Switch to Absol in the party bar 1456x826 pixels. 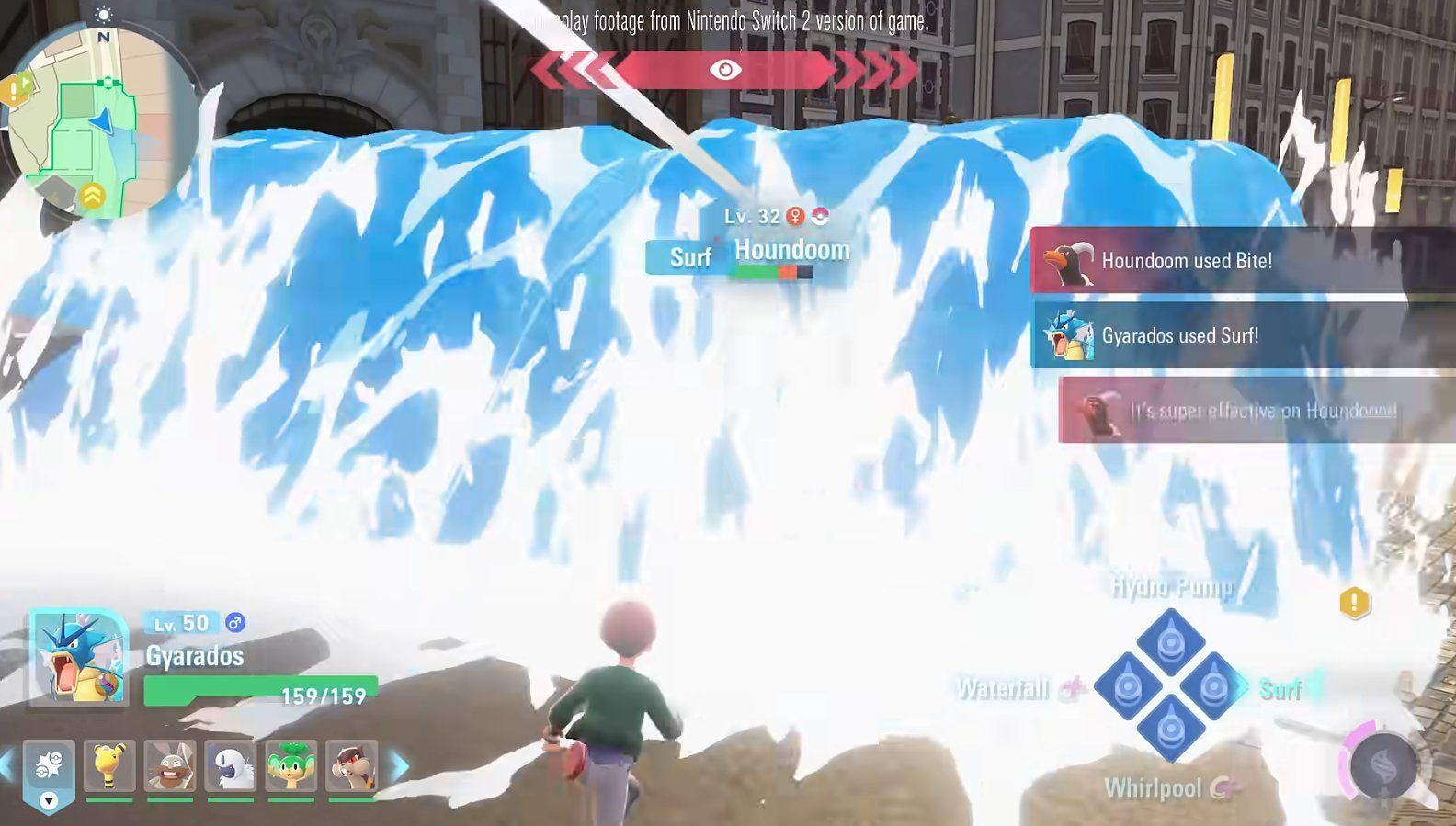[x=230, y=766]
